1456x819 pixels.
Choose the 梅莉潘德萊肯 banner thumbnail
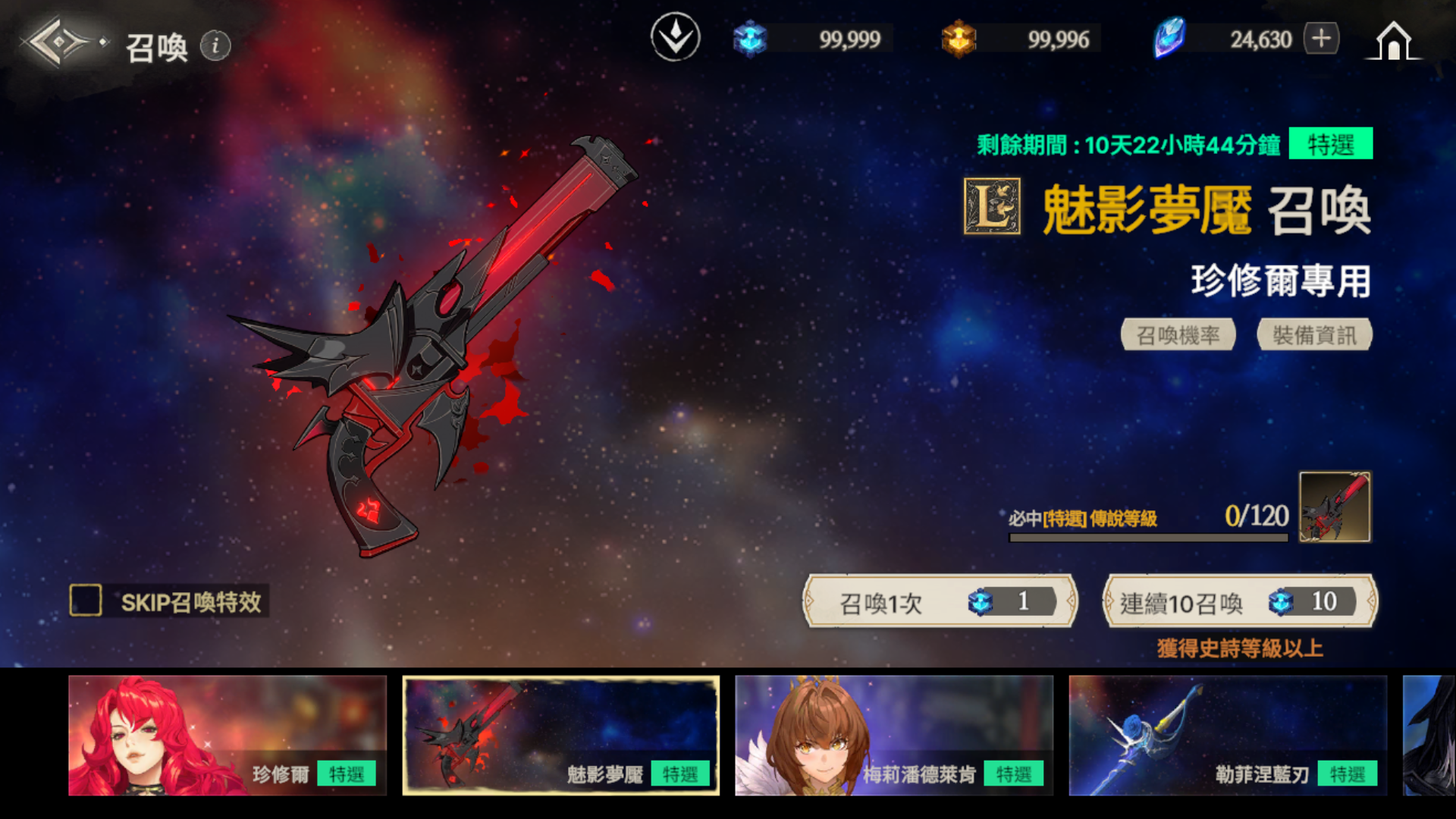(894, 736)
